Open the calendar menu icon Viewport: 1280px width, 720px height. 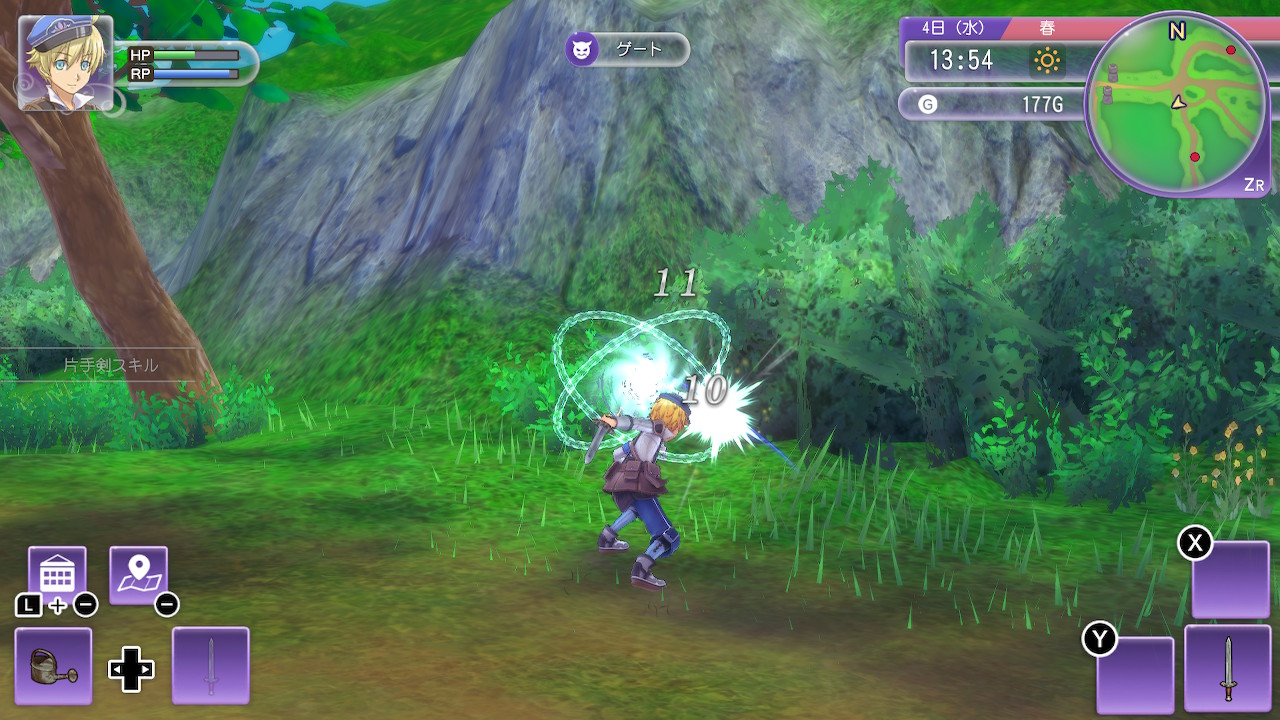pyautogui.click(x=57, y=575)
